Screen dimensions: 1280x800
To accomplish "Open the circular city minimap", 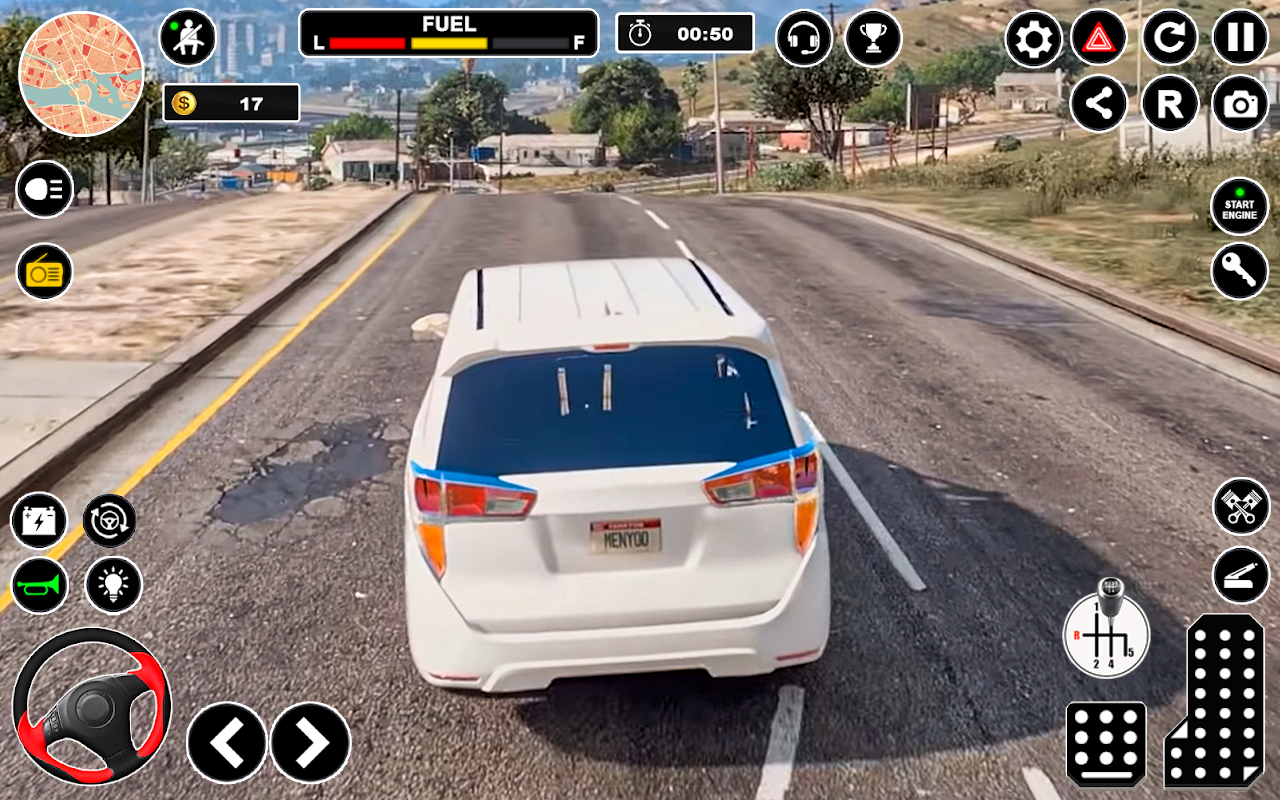I will pyautogui.click(x=81, y=74).
